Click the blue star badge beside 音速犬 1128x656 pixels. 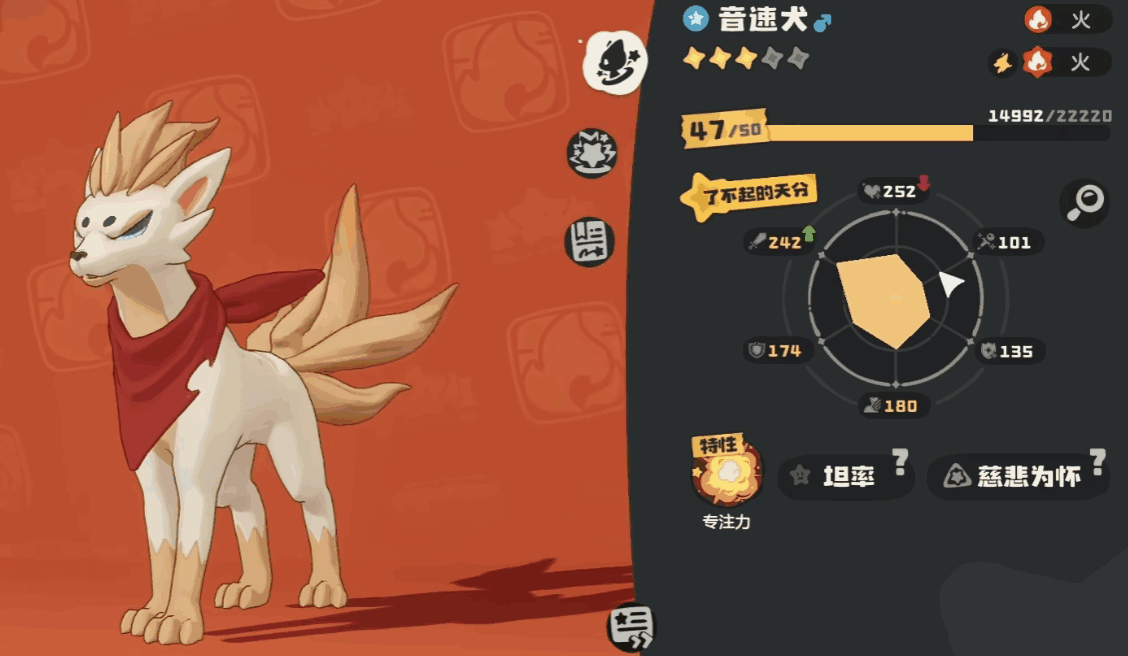696,18
